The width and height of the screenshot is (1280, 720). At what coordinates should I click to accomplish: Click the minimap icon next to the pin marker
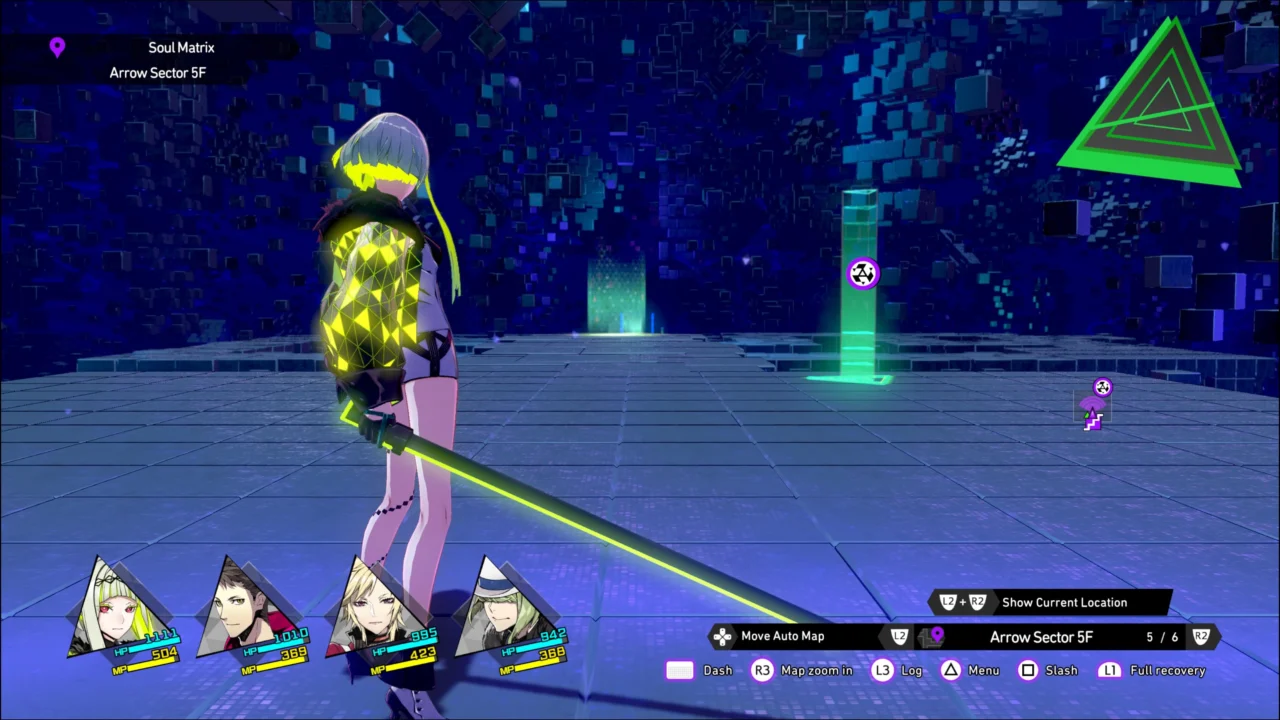pyautogui.click(x=924, y=638)
